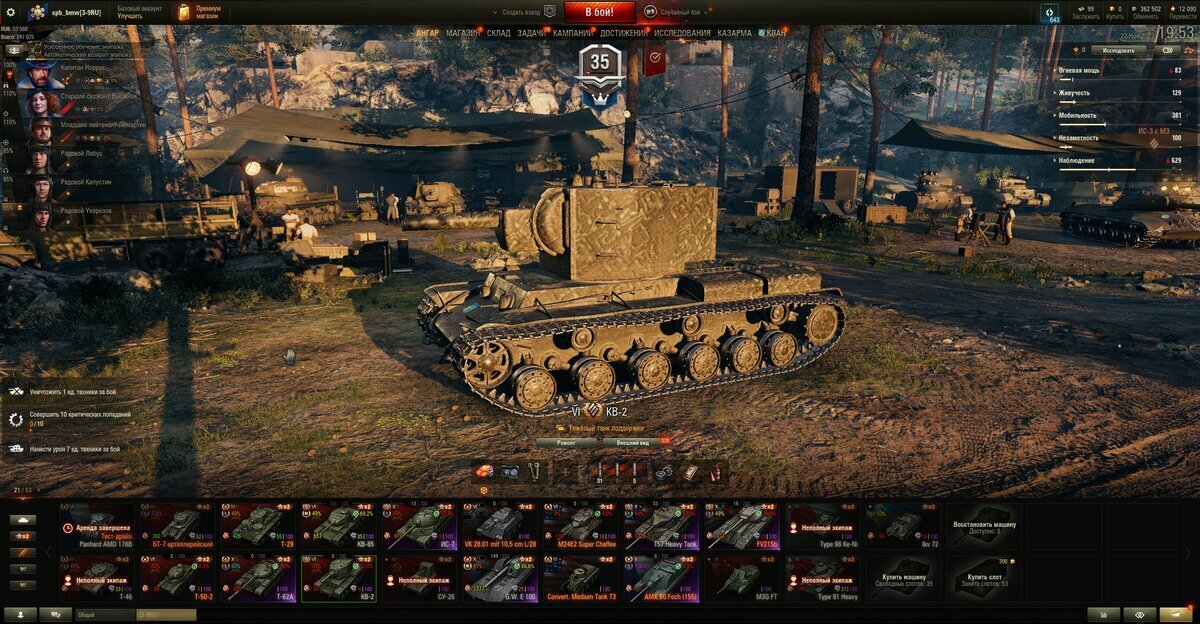Go to the ИССЛЕДОВАНИЯ tab
This screenshot has height=624, width=1200.
pos(683,33)
